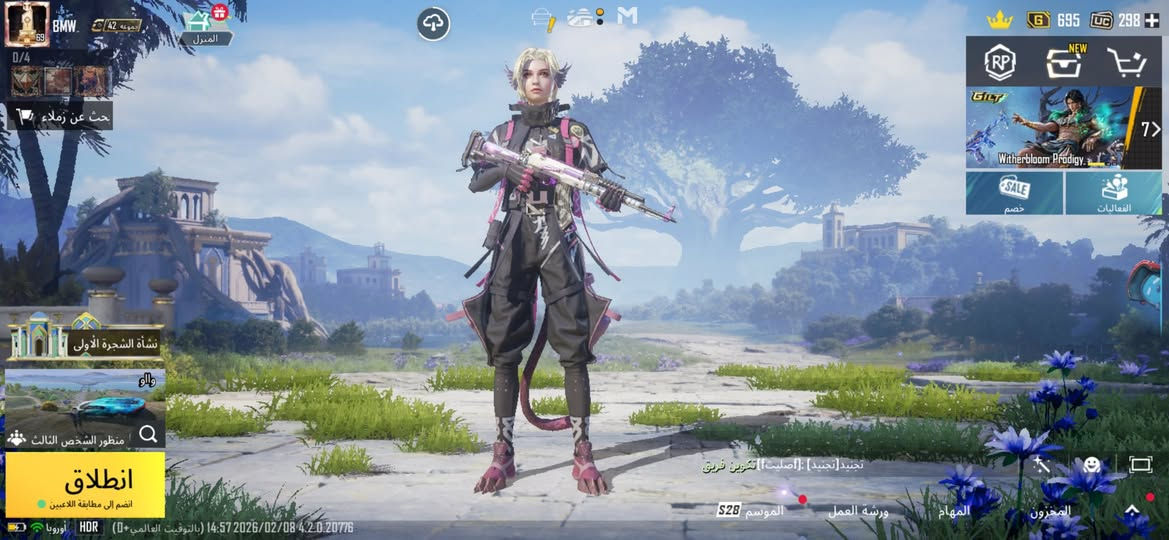Open the المخزون inventory menu
Image resolution: width=1169 pixels, height=540 pixels.
[x=1050, y=511]
